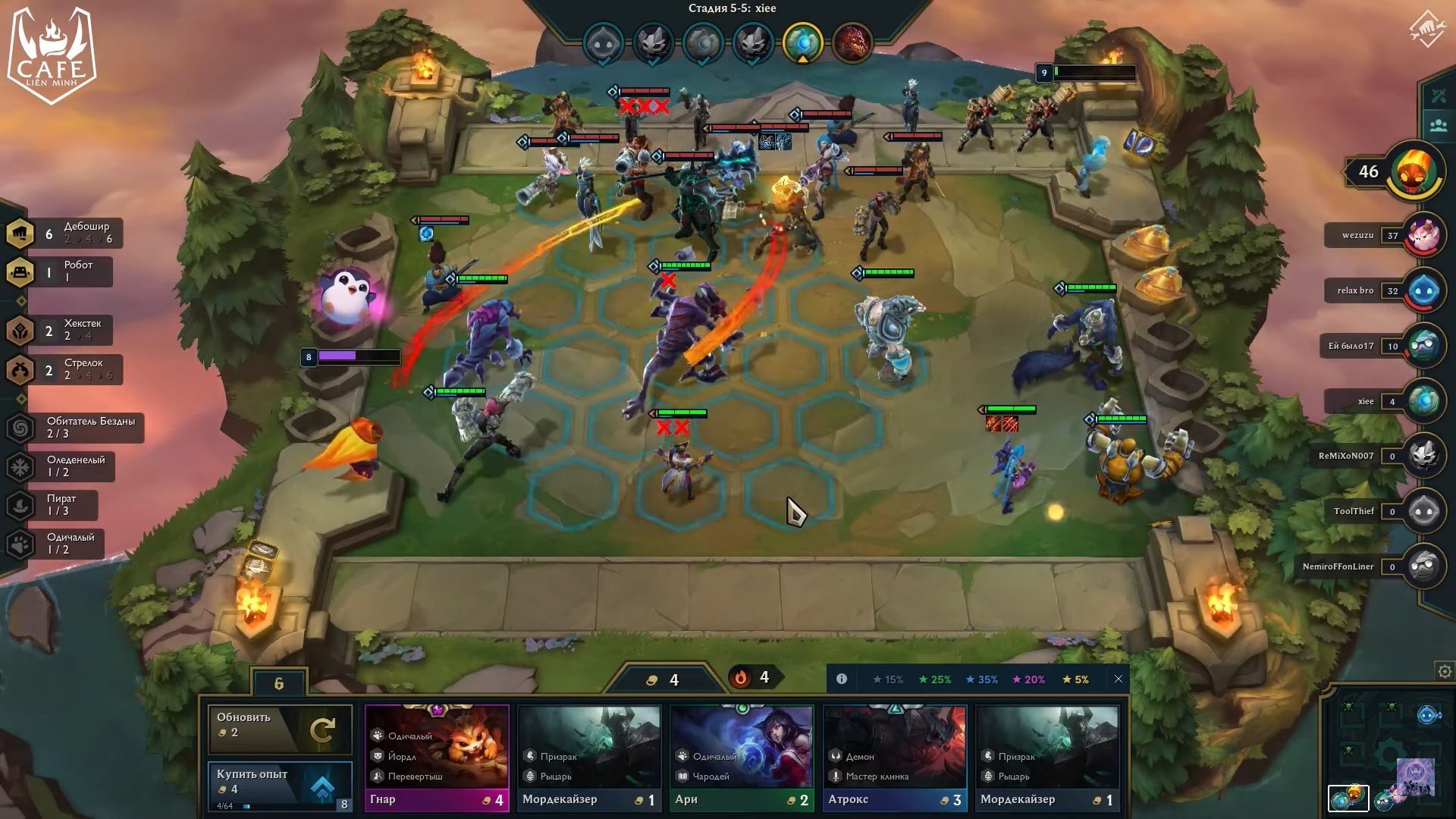This screenshot has width=1456, height=819.
Task: Open the Дебошир trait entry
Action: (x=64, y=233)
